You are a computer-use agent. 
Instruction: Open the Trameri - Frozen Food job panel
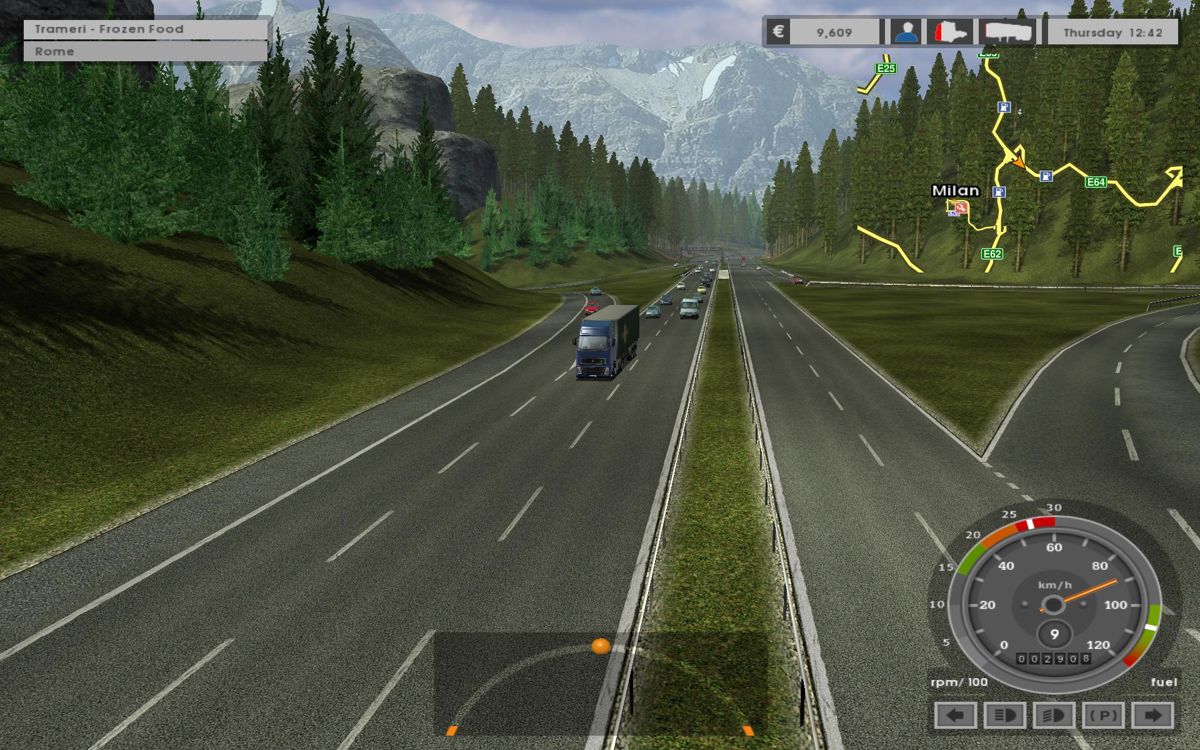pos(146,29)
